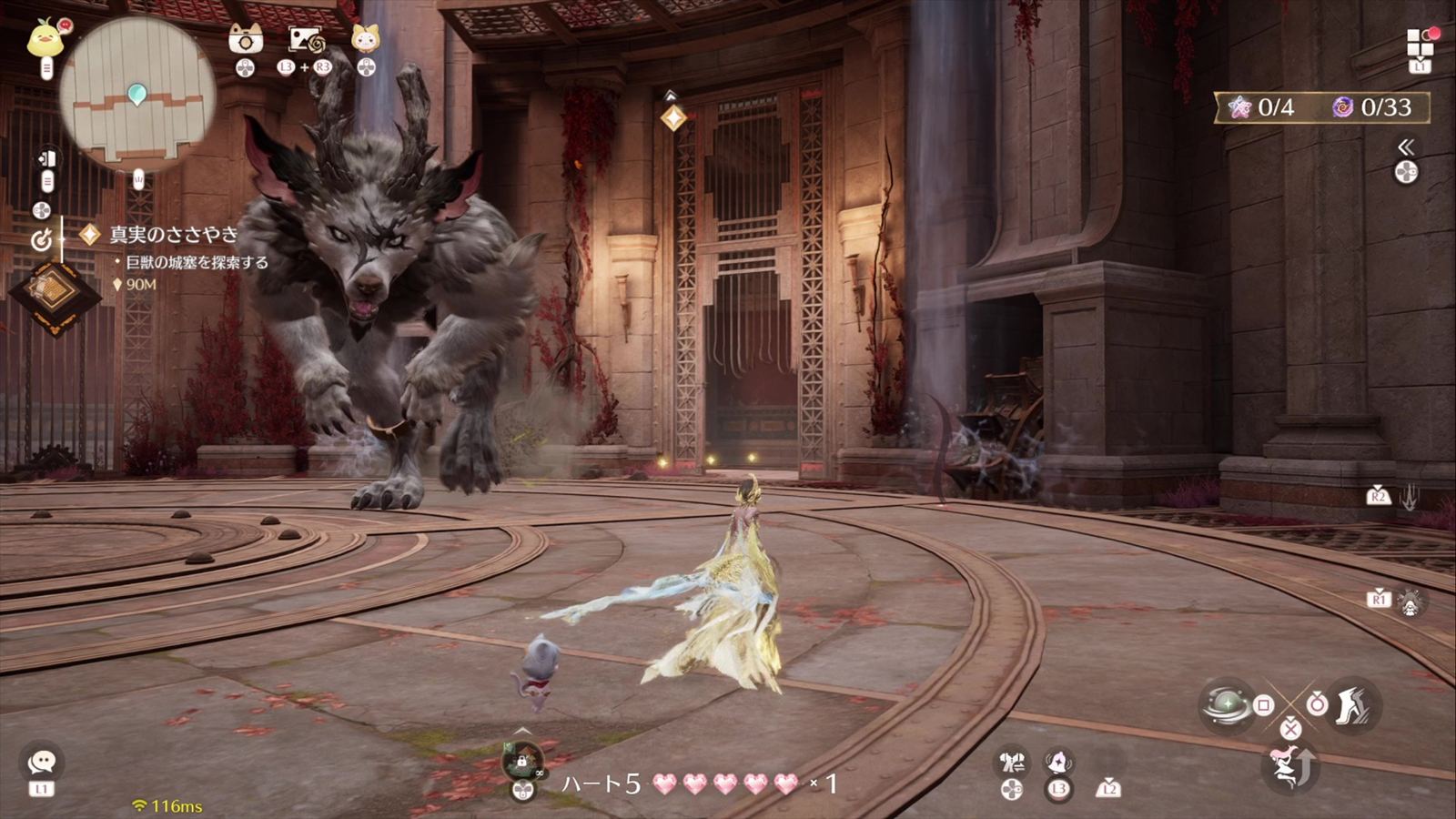This screenshot has height=819, width=1456.
Task: Collapse the panel with the double-arrow button
Action: (1406, 147)
